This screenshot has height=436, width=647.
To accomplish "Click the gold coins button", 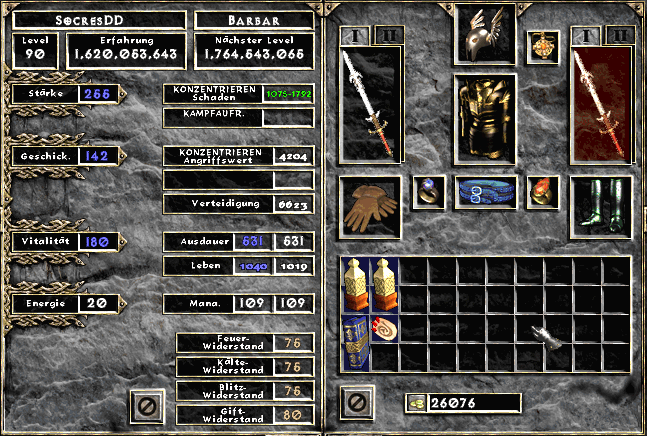I will pyautogui.click(x=417, y=403).
